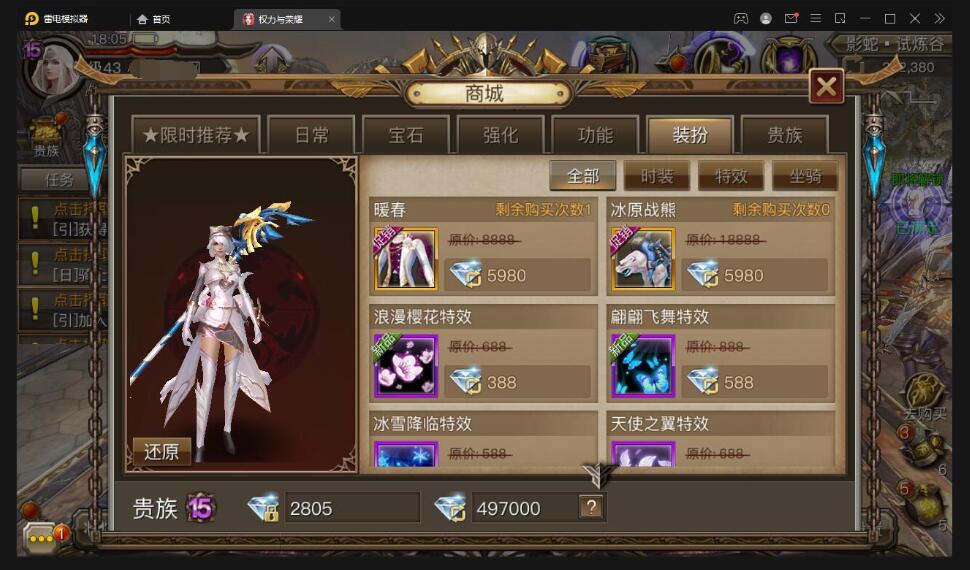Select the 冰原战熊 mount item
970x570 pixels.
click(x=643, y=259)
